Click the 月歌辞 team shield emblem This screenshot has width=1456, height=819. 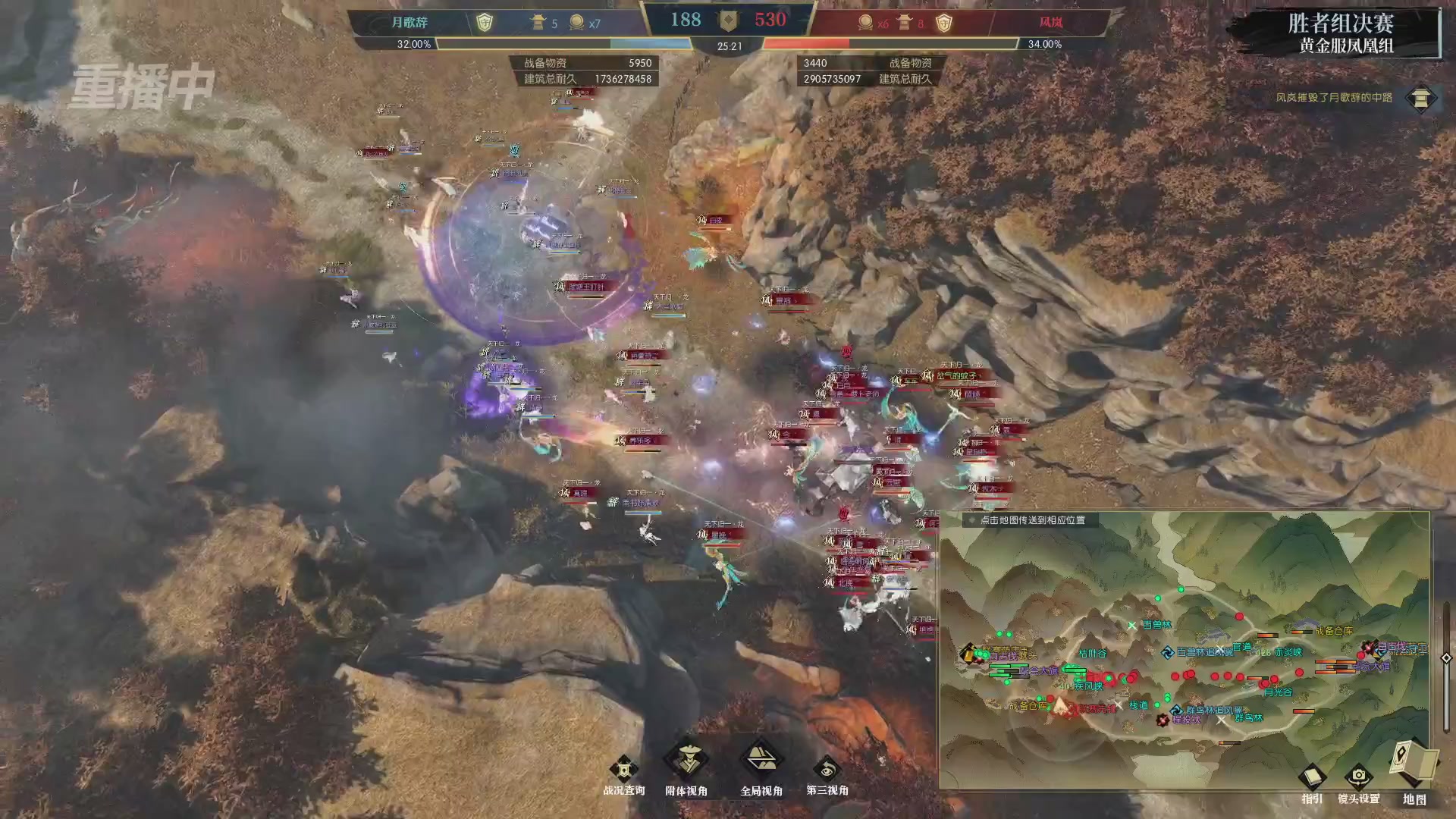click(x=484, y=23)
